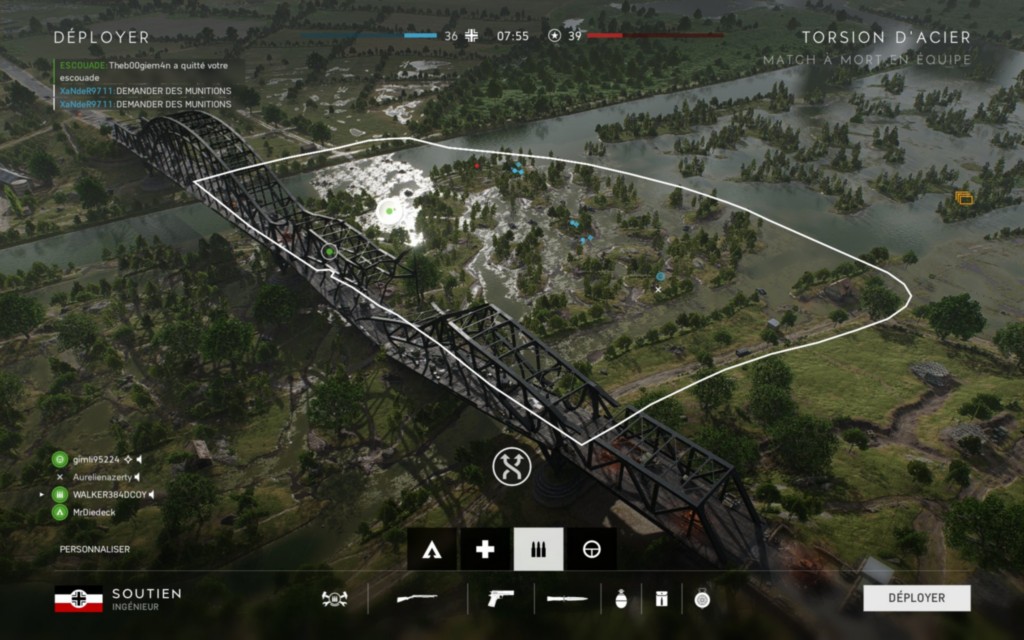Select the Assault class tent icon
This screenshot has width=1024, height=640.
tap(432, 549)
